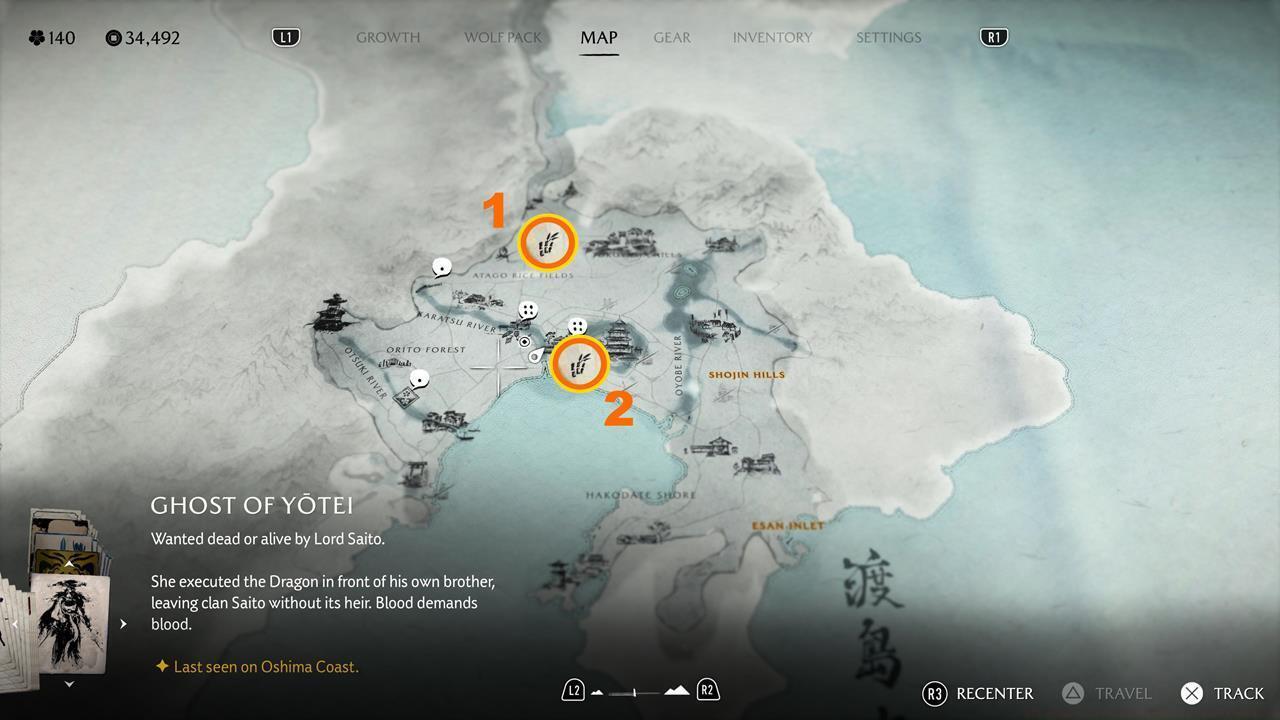Switch to the Growth tab
The height and width of the screenshot is (720, 1280).
pyautogui.click(x=388, y=38)
